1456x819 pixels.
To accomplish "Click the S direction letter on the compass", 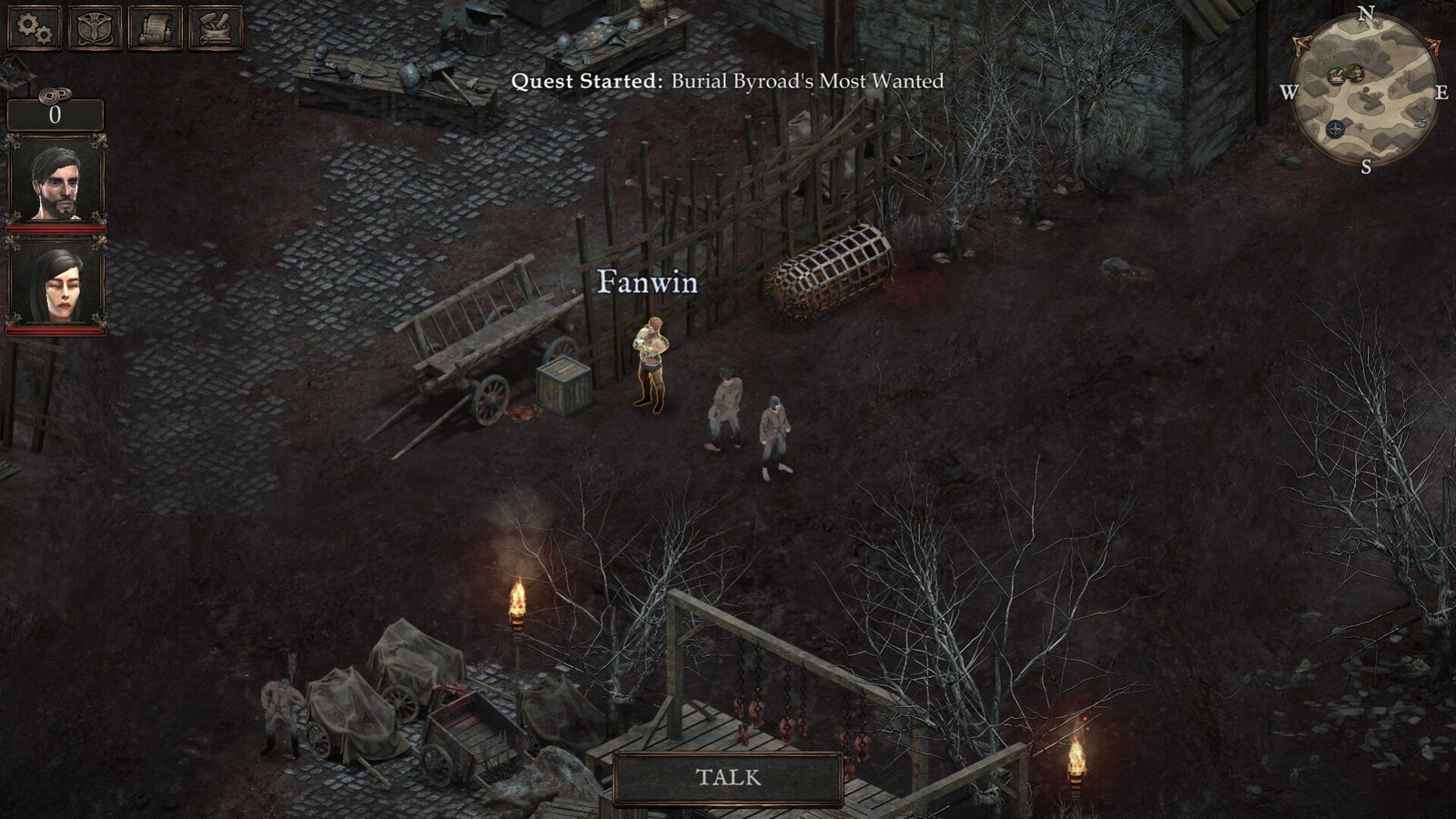I will pos(1366,166).
